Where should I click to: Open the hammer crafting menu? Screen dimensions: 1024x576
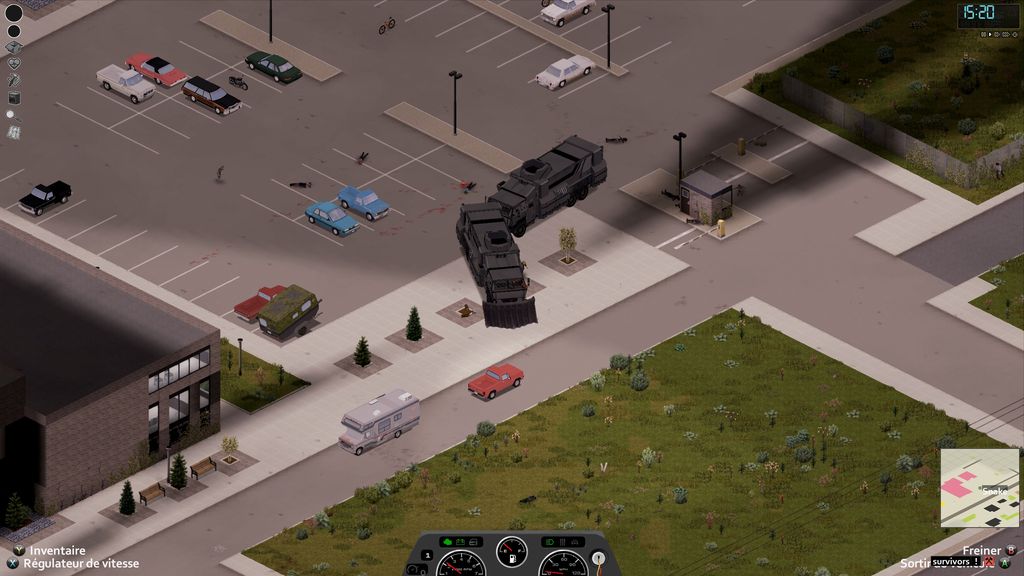tap(14, 80)
